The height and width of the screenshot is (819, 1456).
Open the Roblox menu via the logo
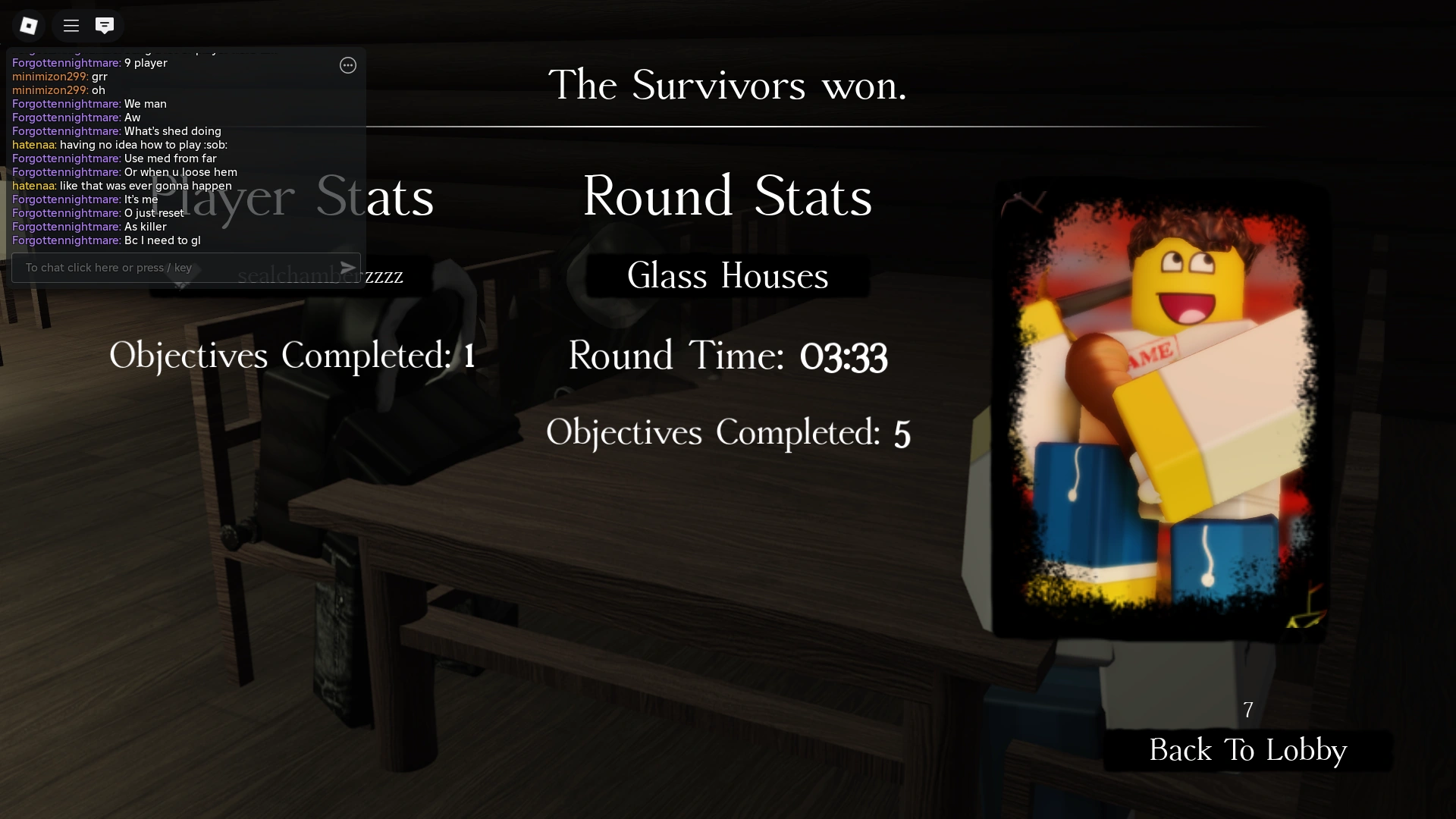[x=29, y=25]
